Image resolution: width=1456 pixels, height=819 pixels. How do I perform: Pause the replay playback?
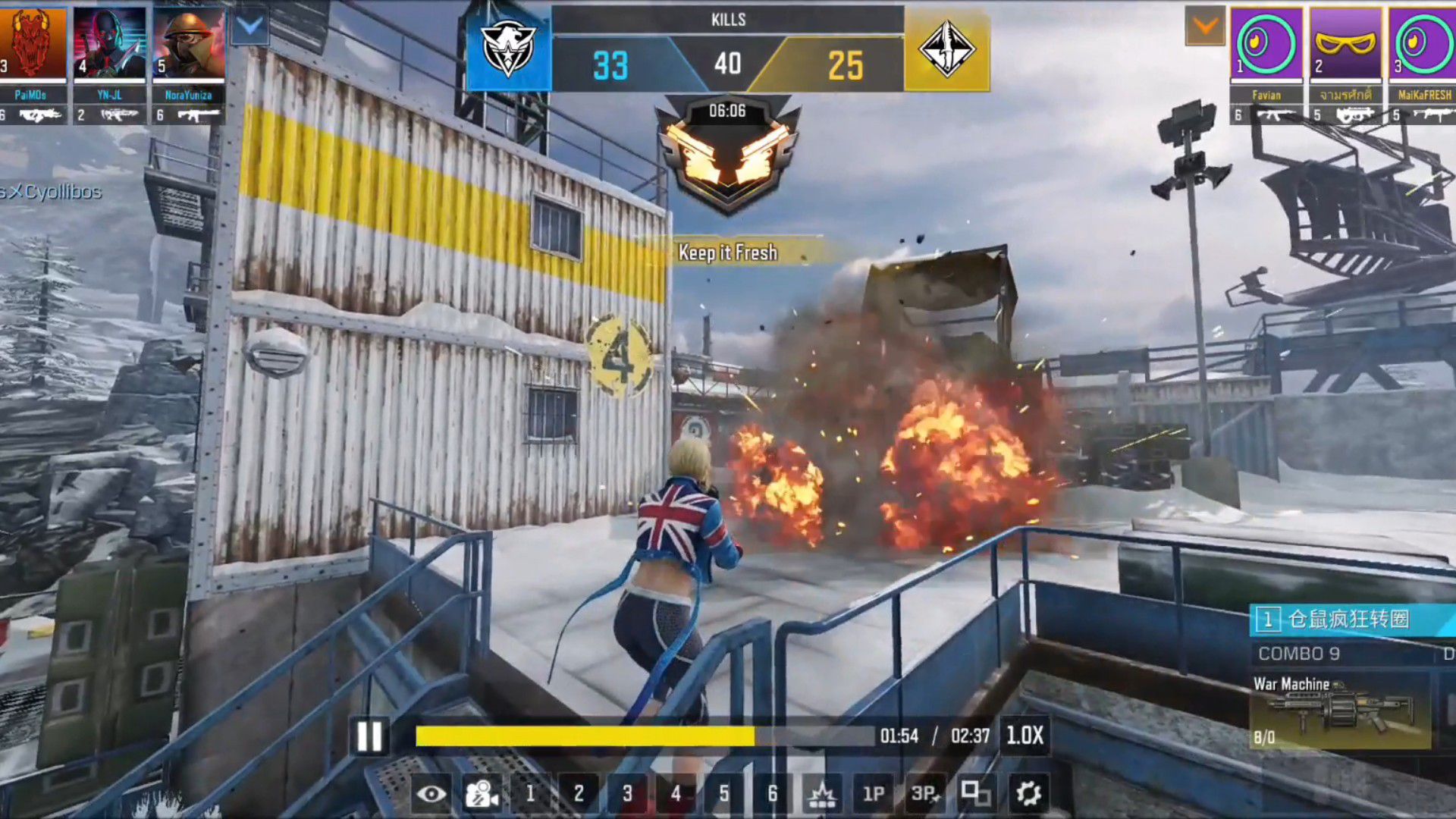pyautogui.click(x=369, y=736)
